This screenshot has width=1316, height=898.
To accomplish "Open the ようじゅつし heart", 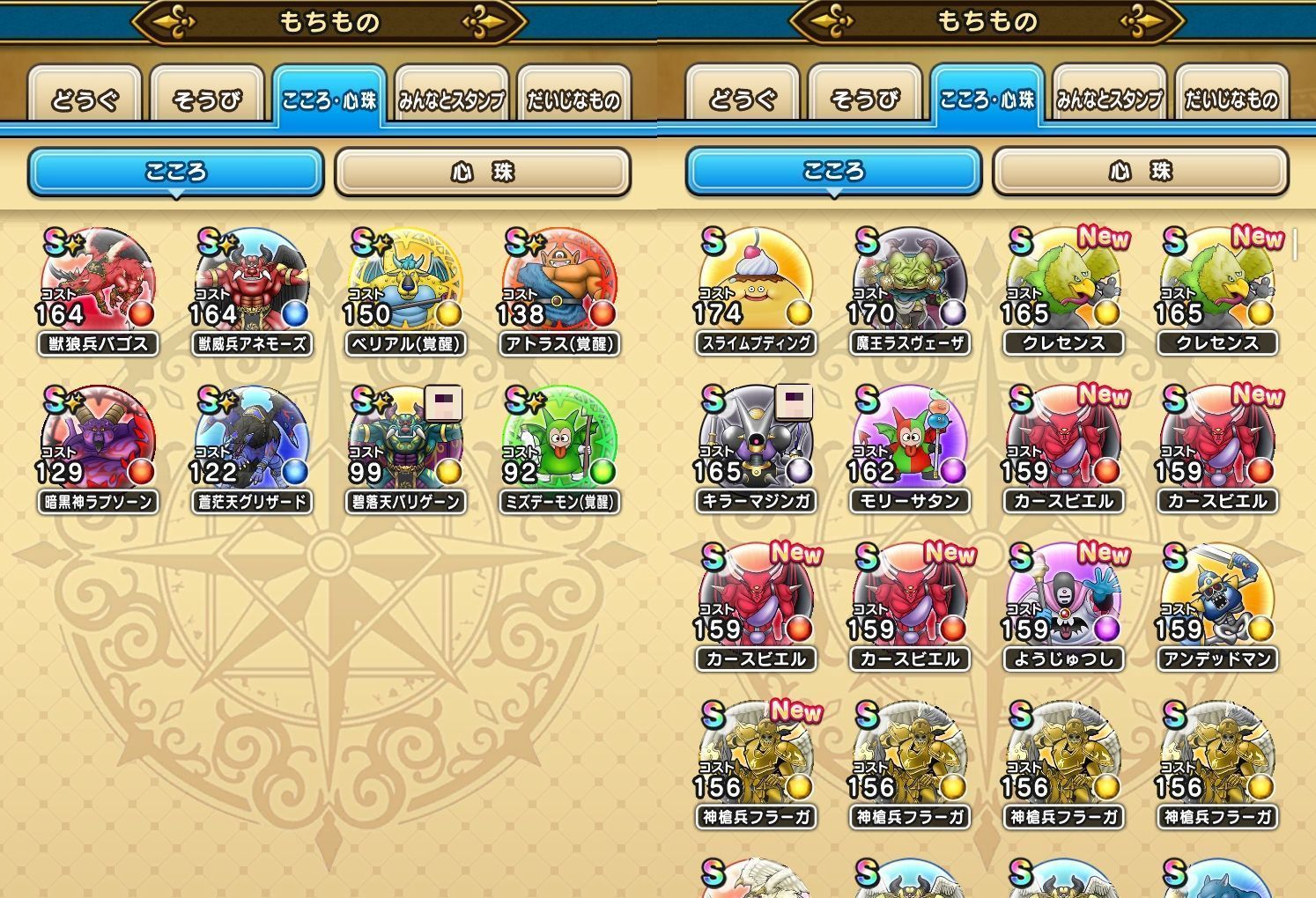I will tap(1063, 599).
